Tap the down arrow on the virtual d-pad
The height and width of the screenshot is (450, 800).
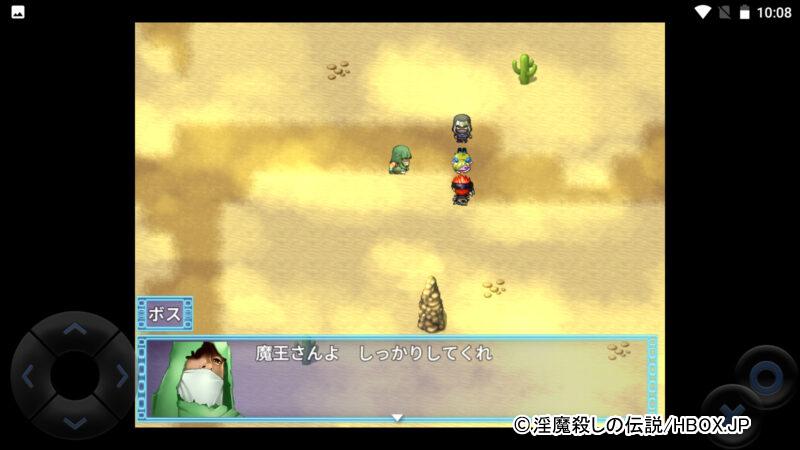pos(75,424)
